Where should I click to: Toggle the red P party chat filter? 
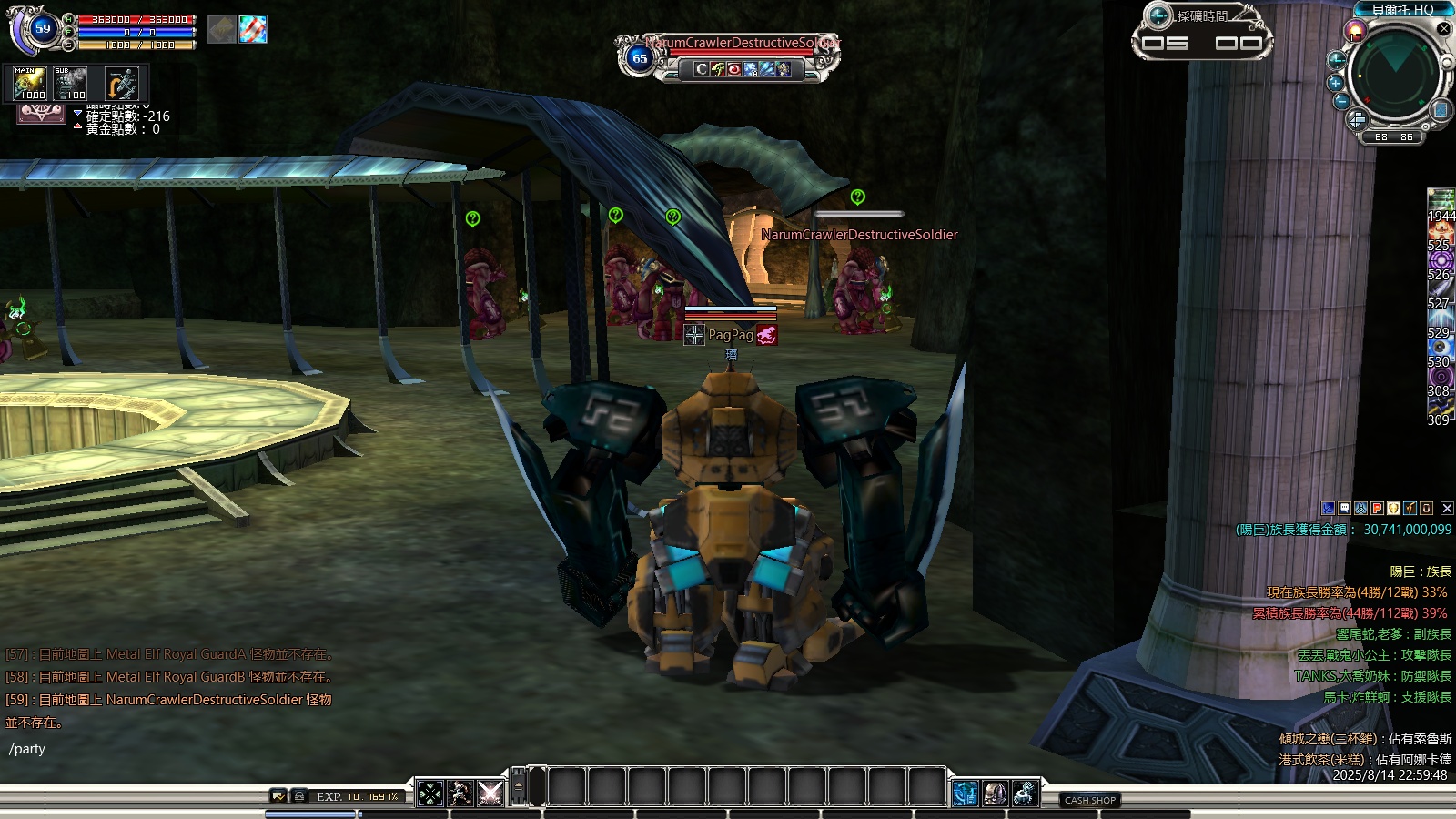pyautogui.click(x=1377, y=509)
